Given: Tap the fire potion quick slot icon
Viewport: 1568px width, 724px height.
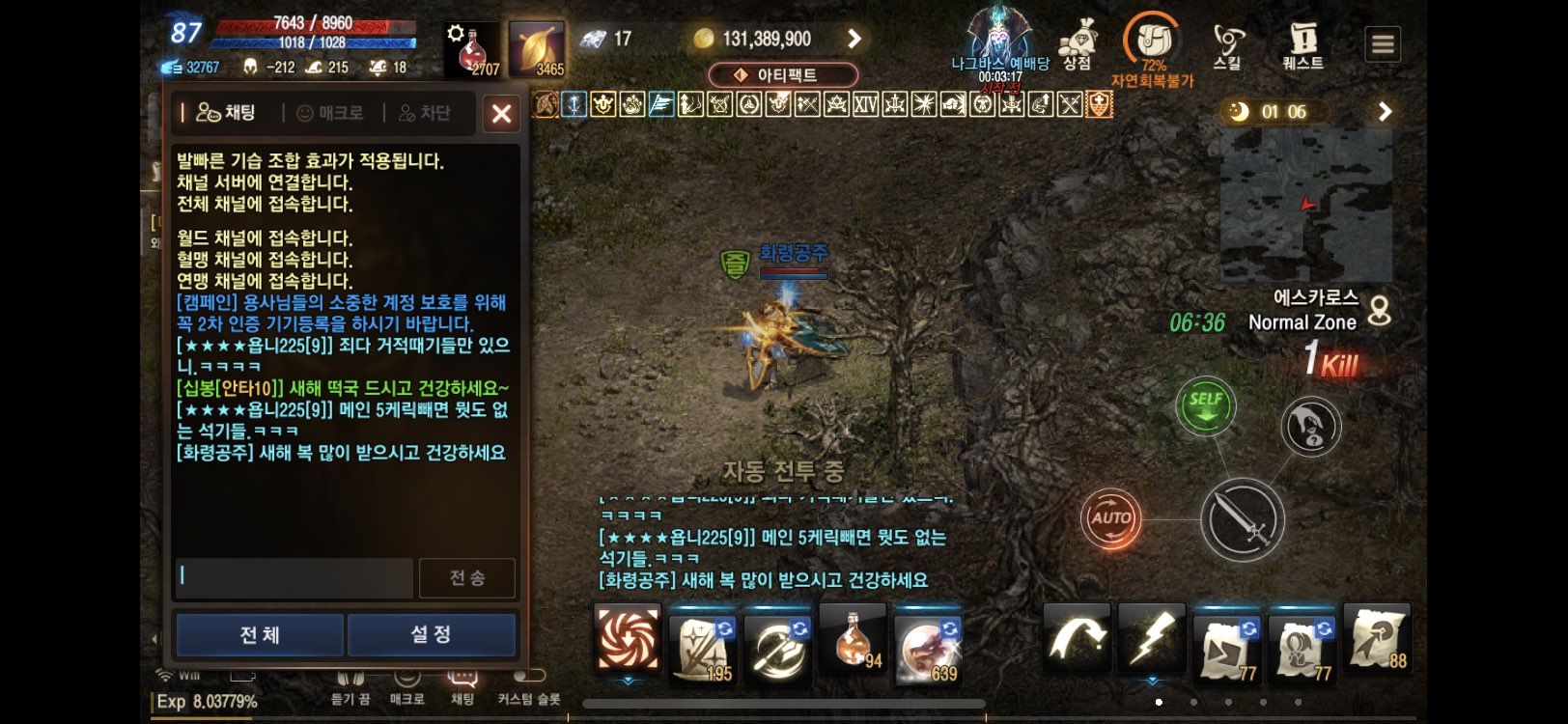Looking at the screenshot, I should (852, 640).
